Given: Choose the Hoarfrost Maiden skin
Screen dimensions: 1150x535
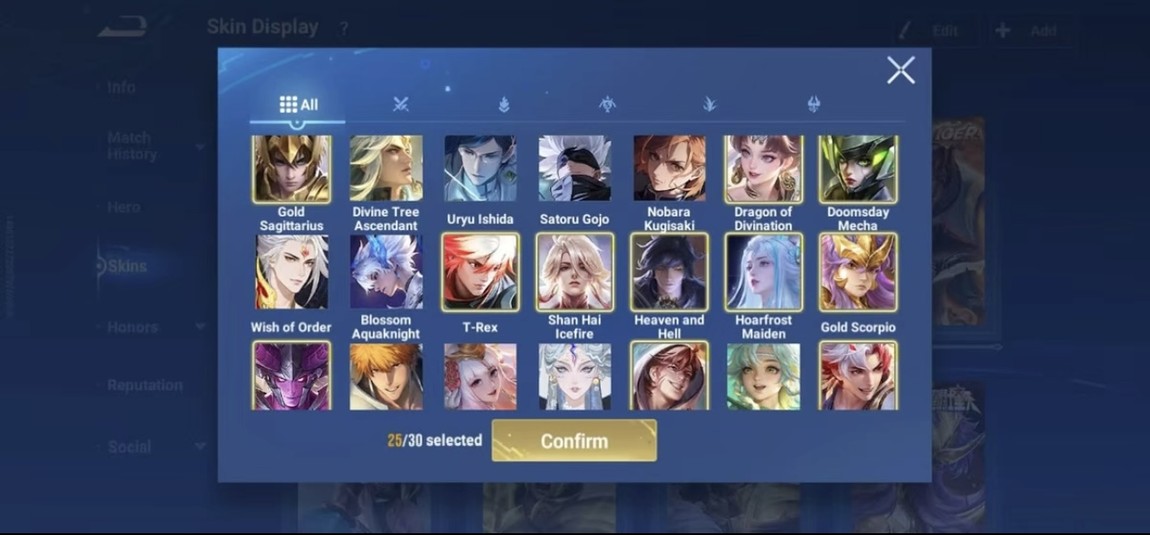Looking at the screenshot, I should pyautogui.click(x=763, y=272).
